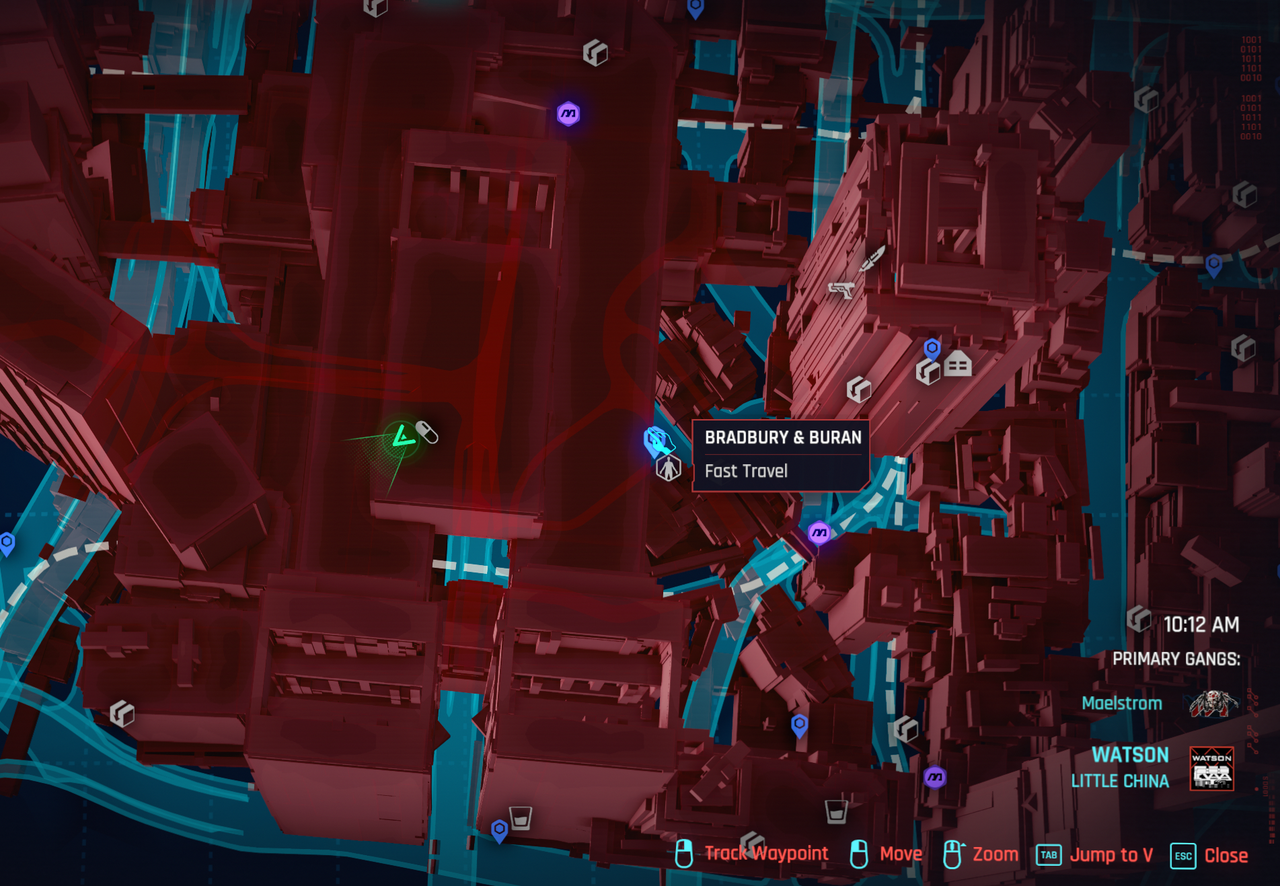Click the ripperdoc body-silhouette marker
Image resolution: width=1280 pixels, height=886 pixels.
pos(668,467)
